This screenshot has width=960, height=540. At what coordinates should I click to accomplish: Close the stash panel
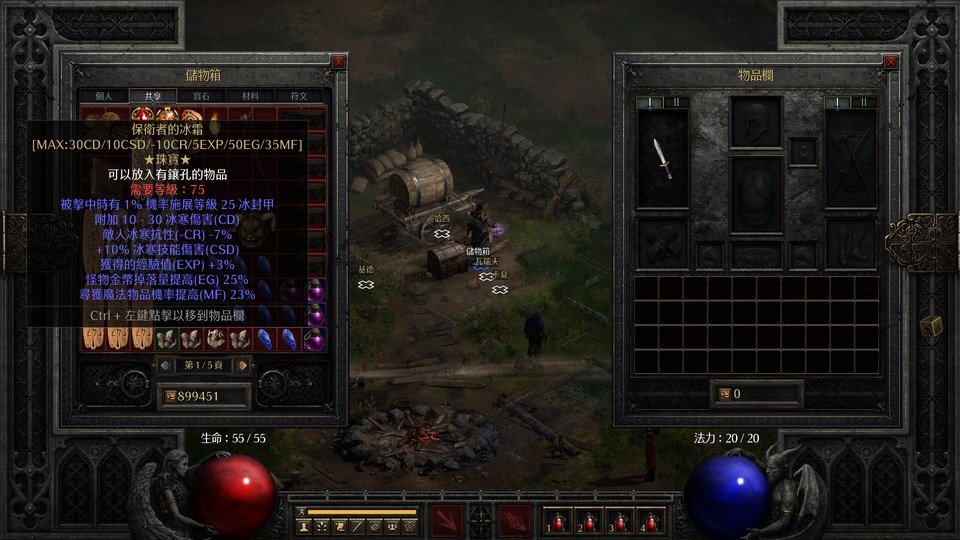coord(339,62)
